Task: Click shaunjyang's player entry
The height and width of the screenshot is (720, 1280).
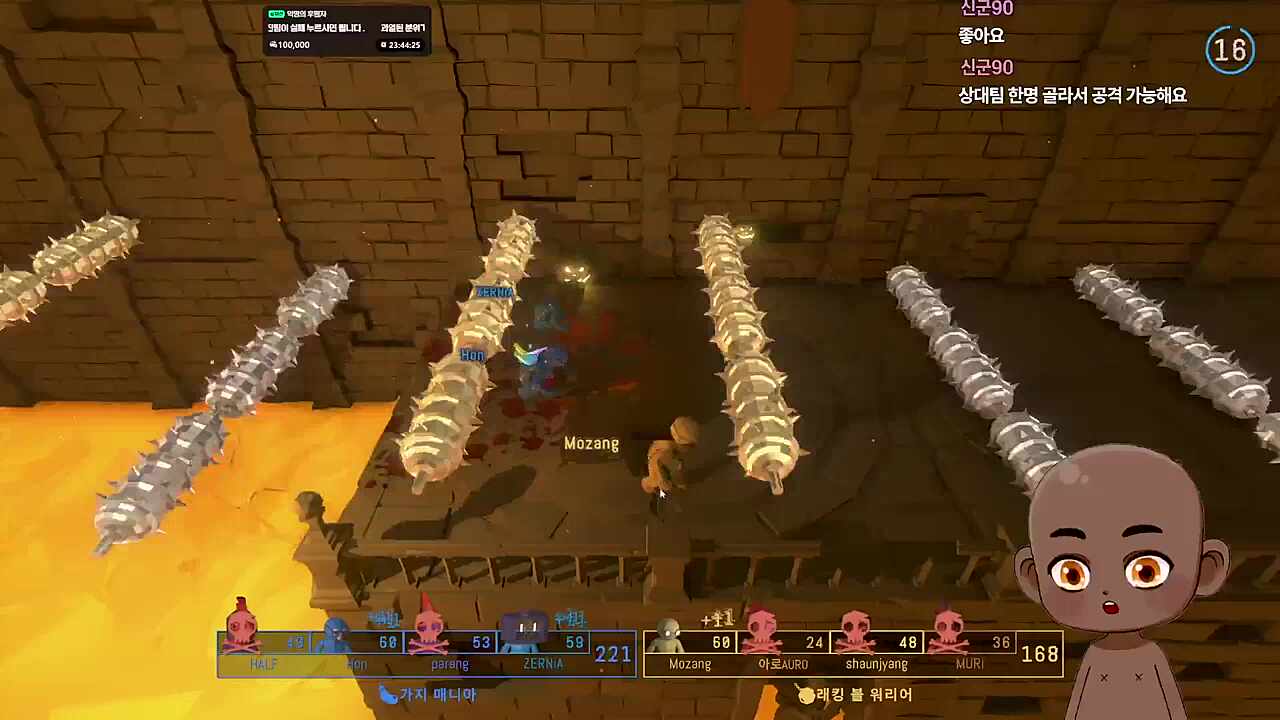Action: [x=876, y=651]
